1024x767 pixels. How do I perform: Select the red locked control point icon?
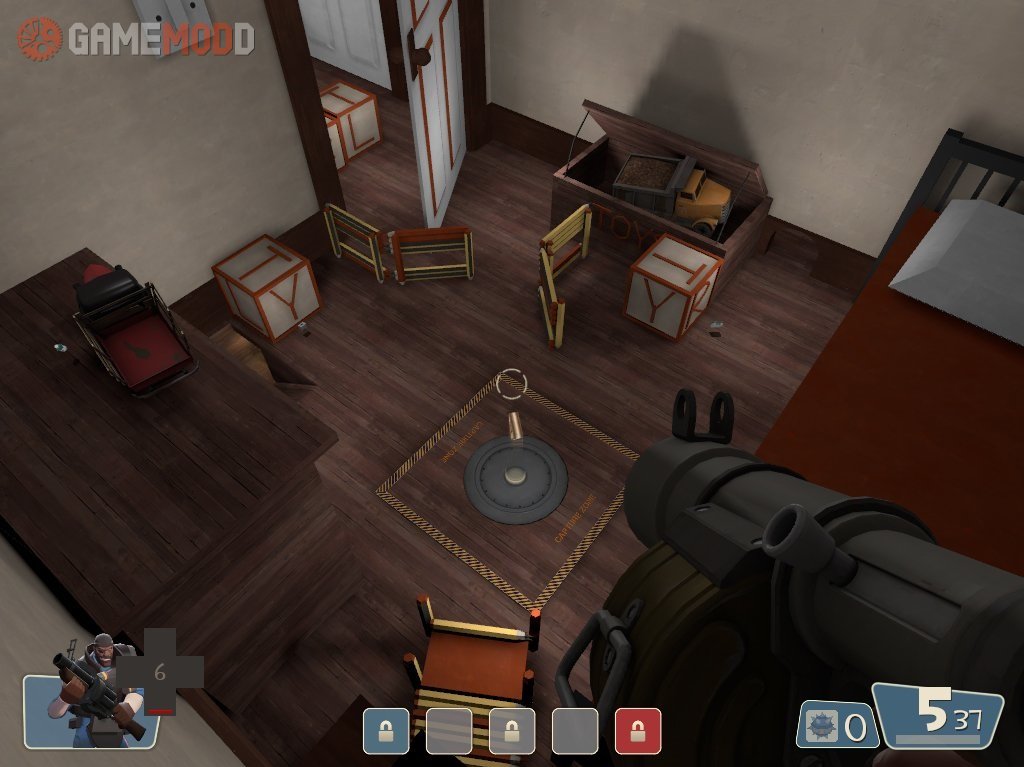(638, 731)
